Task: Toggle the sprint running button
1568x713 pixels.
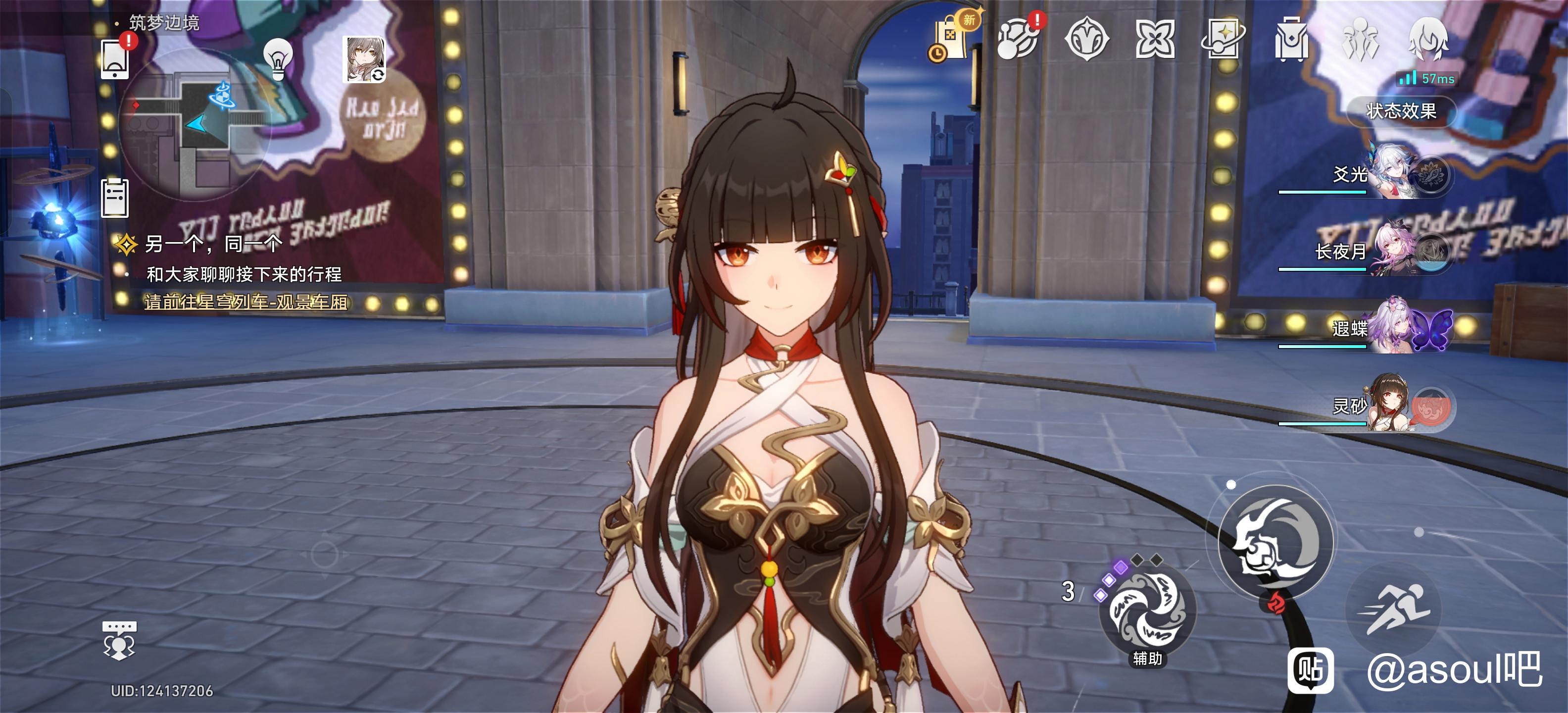Action: click(1394, 609)
